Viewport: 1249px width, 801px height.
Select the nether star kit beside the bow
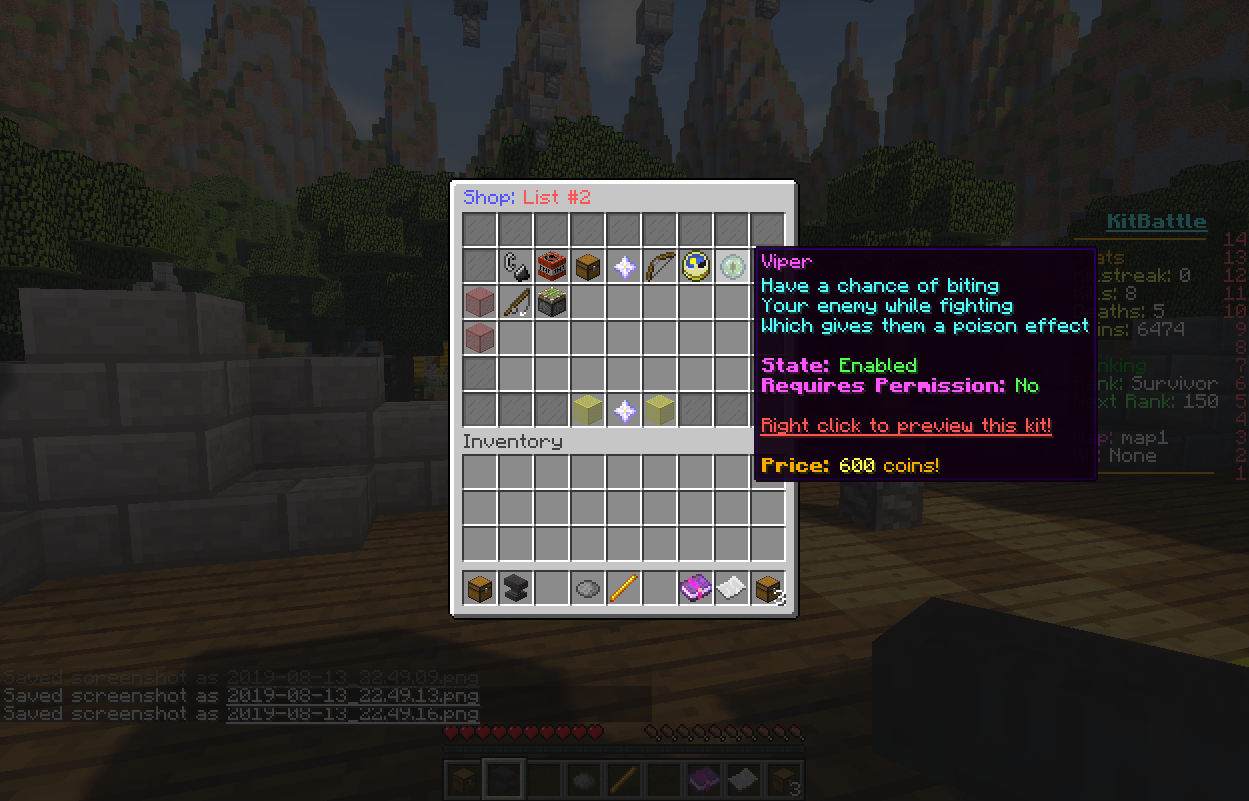pyautogui.click(x=624, y=266)
